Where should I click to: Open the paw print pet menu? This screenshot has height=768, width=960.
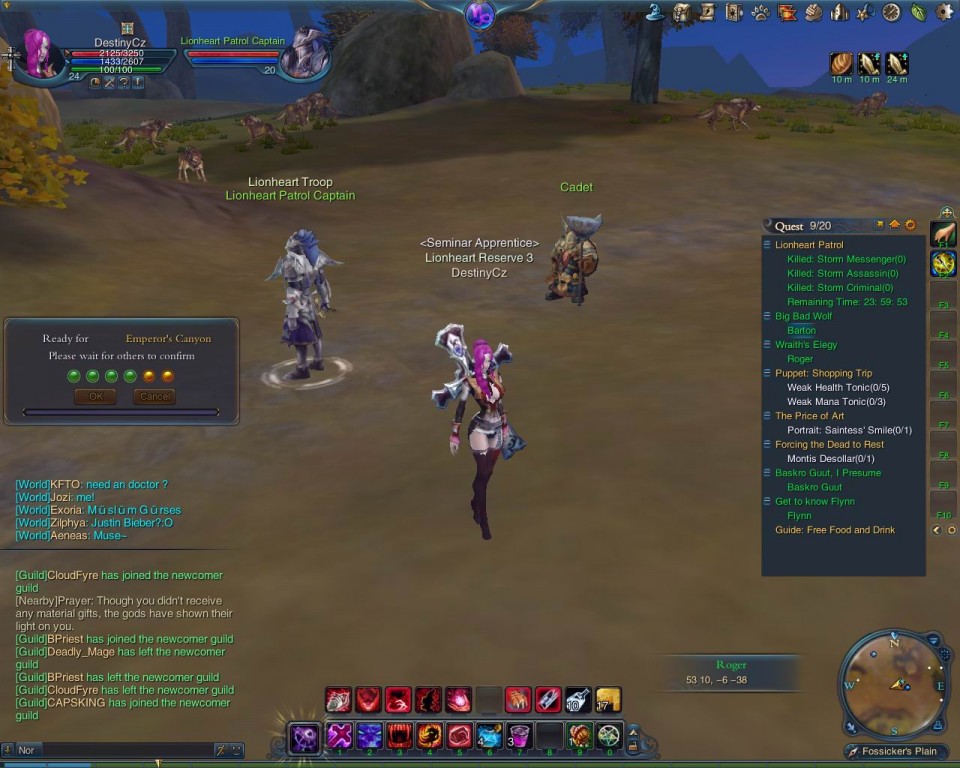761,13
